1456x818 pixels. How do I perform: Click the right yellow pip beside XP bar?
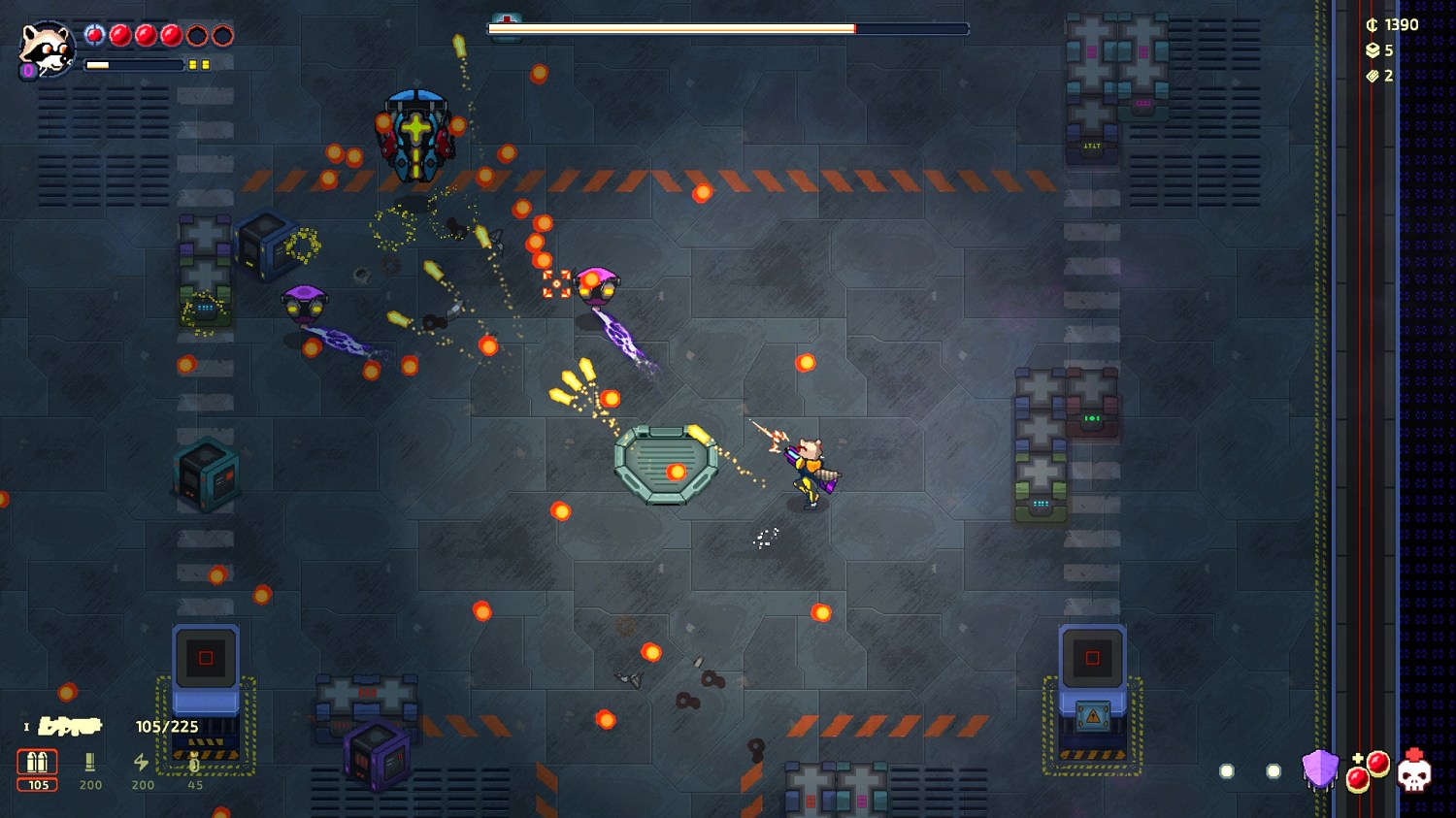coord(206,64)
